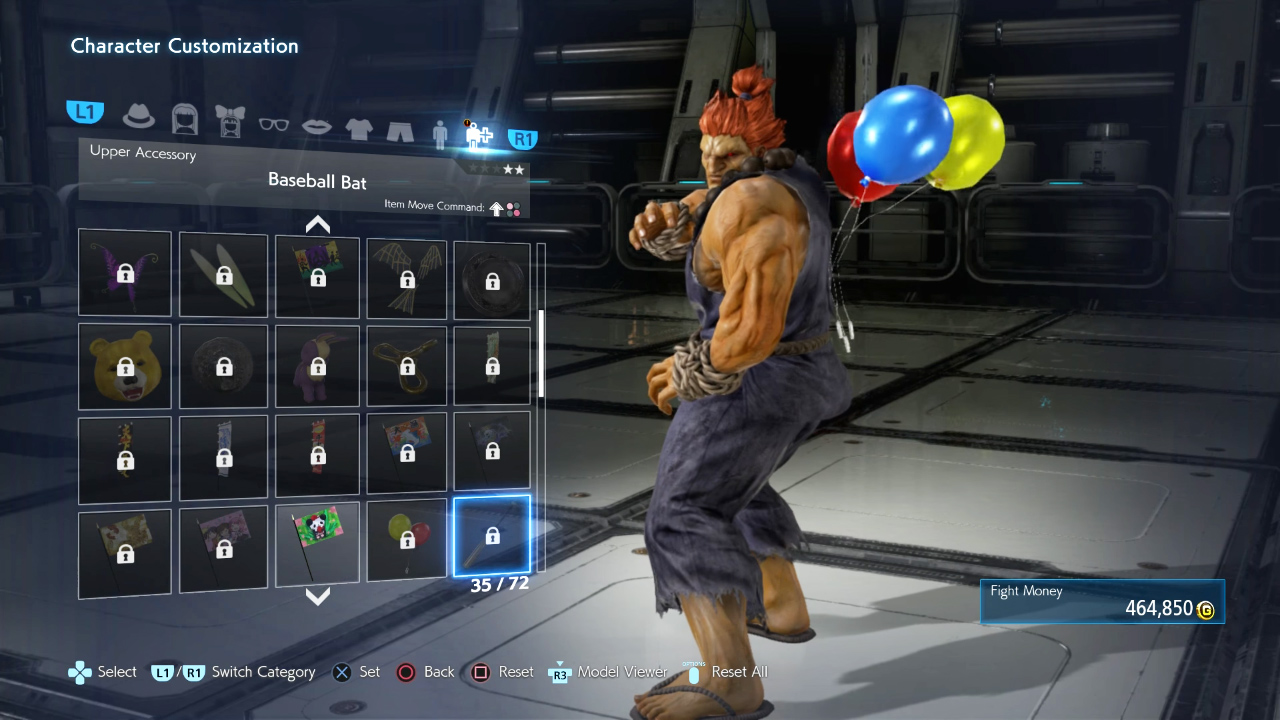
Task: Choose the yellow bear head item
Action: pyautogui.click(x=125, y=367)
